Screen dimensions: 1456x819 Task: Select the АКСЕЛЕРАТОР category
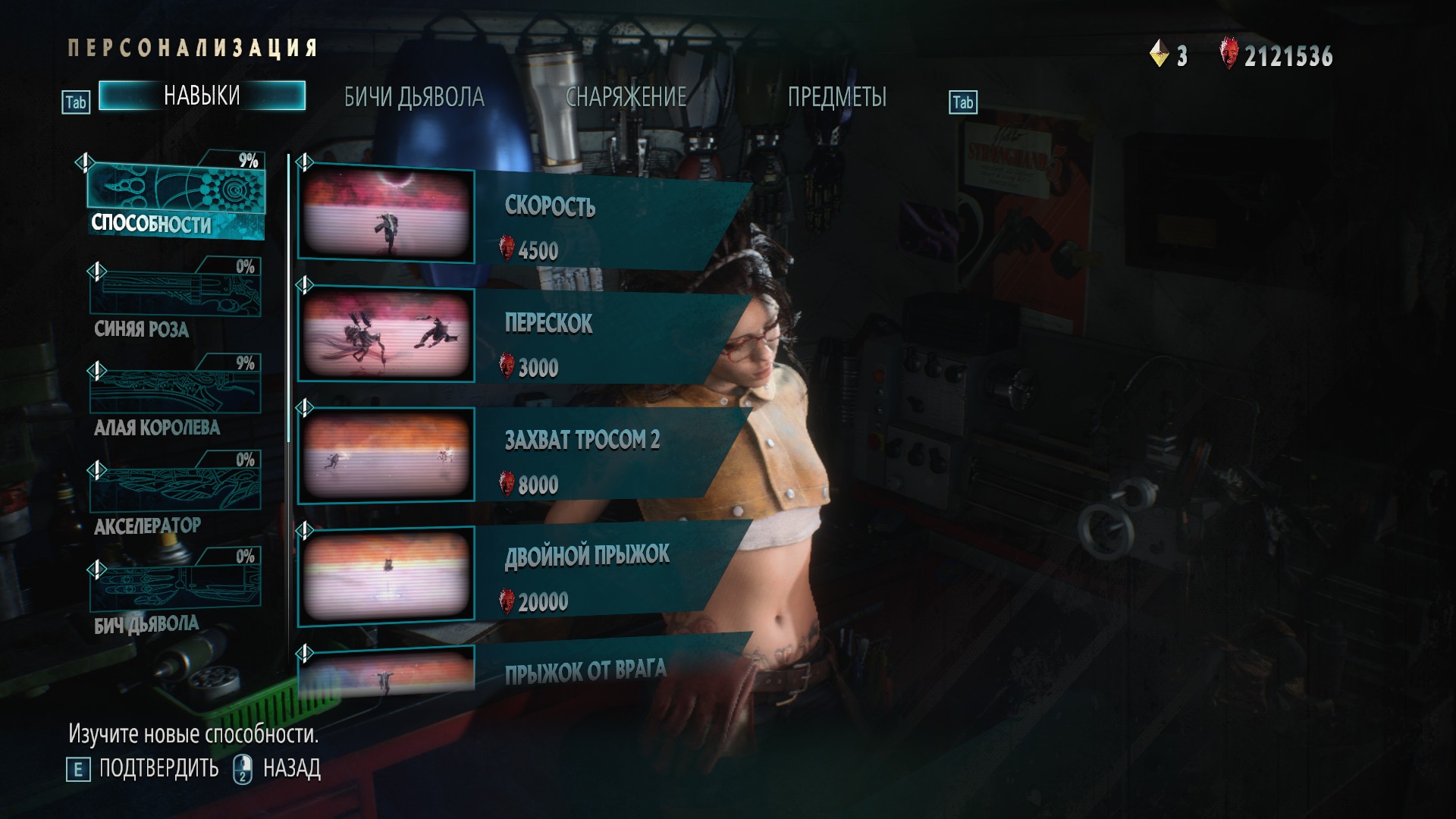[x=176, y=494]
